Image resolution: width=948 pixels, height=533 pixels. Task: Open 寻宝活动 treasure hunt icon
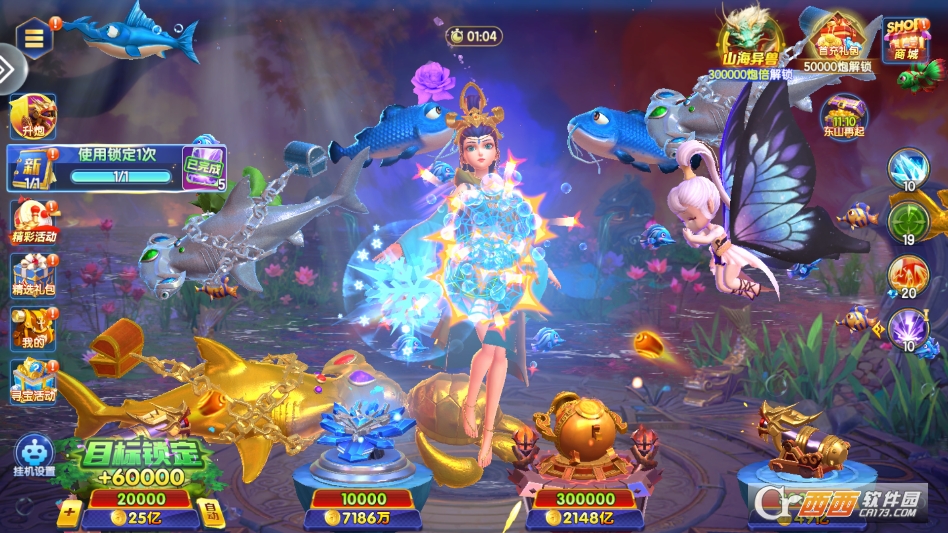[x=33, y=380]
